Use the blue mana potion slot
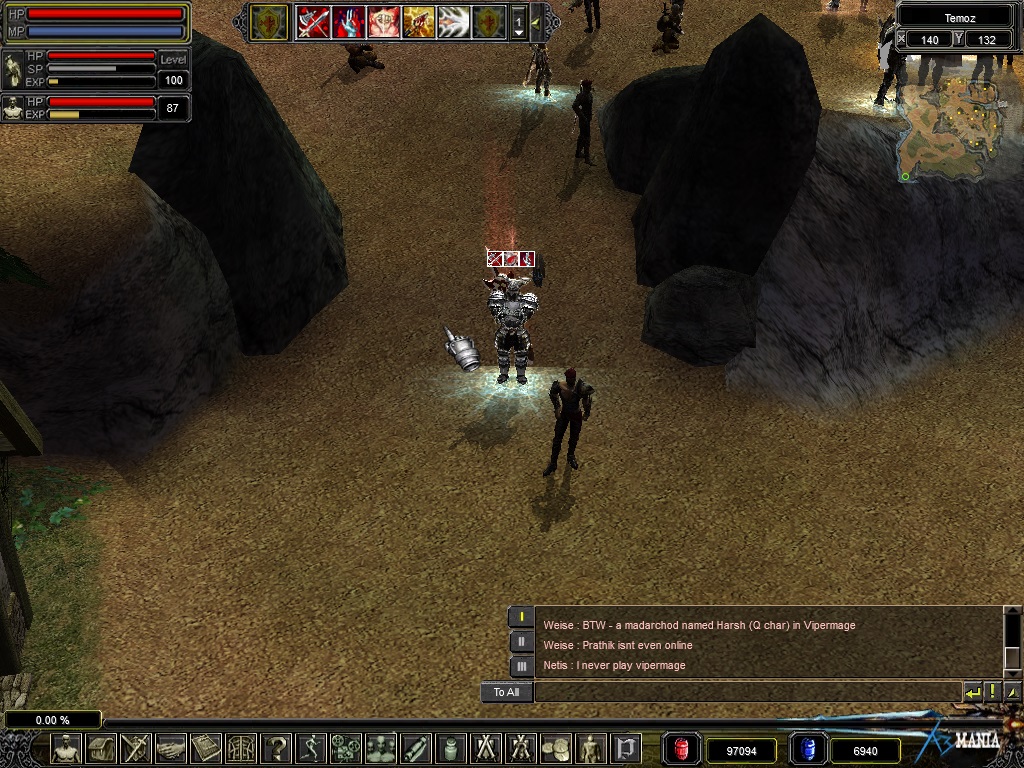The height and width of the screenshot is (768, 1024). 807,749
